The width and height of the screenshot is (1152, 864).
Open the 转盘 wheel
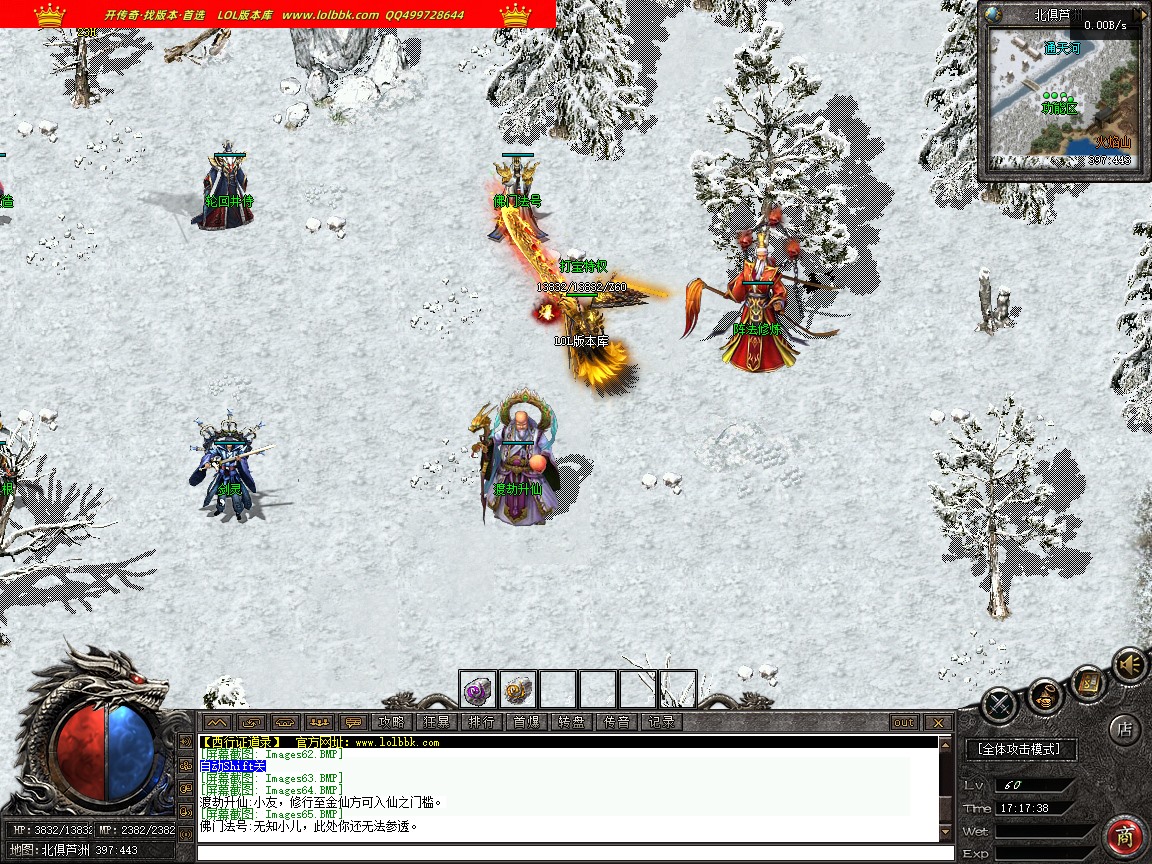click(x=571, y=722)
